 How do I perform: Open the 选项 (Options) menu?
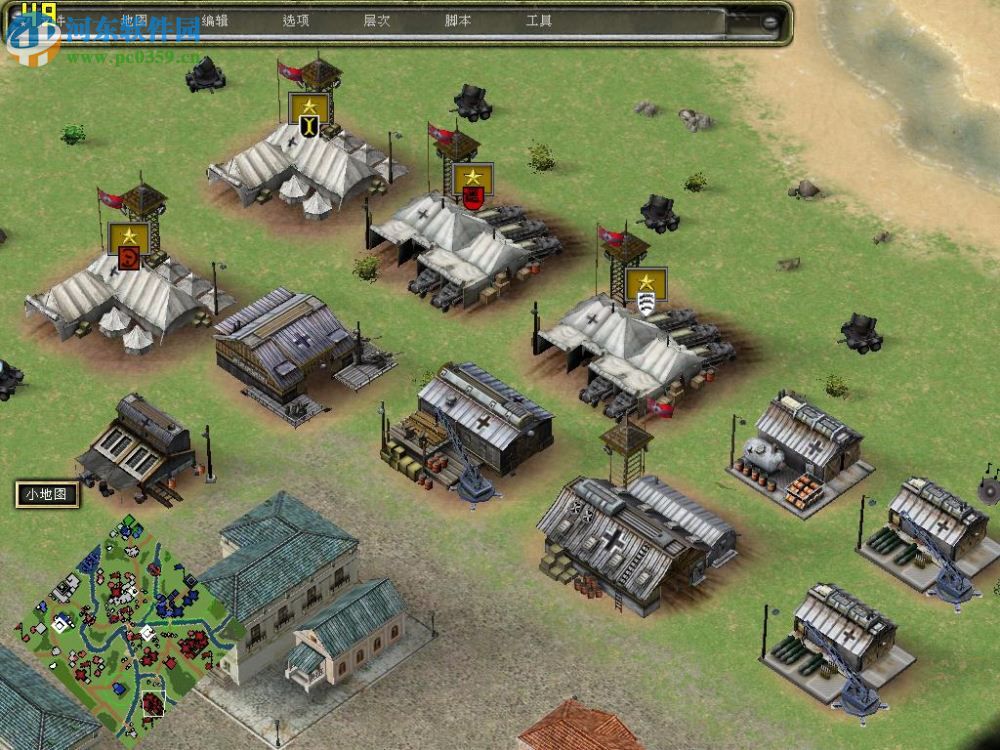(x=295, y=20)
